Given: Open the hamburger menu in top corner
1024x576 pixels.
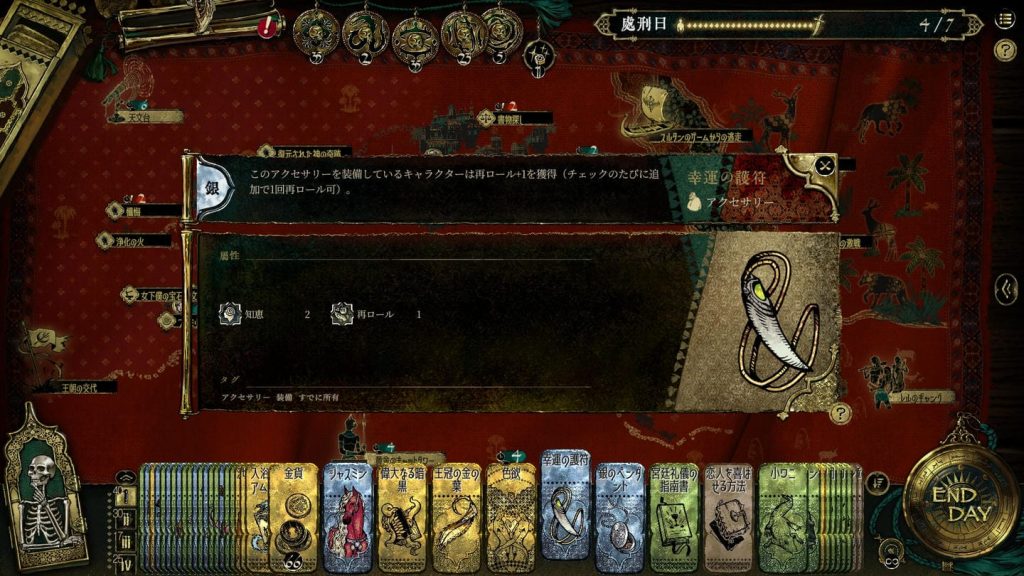Looking at the screenshot, I should pyautogui.click(x=1005, y=21).
